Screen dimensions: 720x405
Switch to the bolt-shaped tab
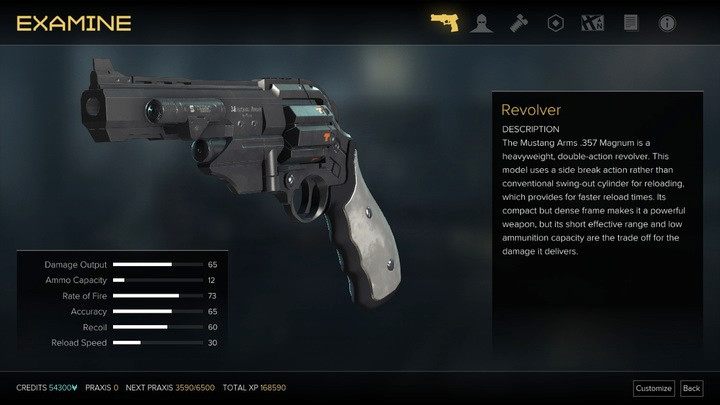[x=519, y=22]
